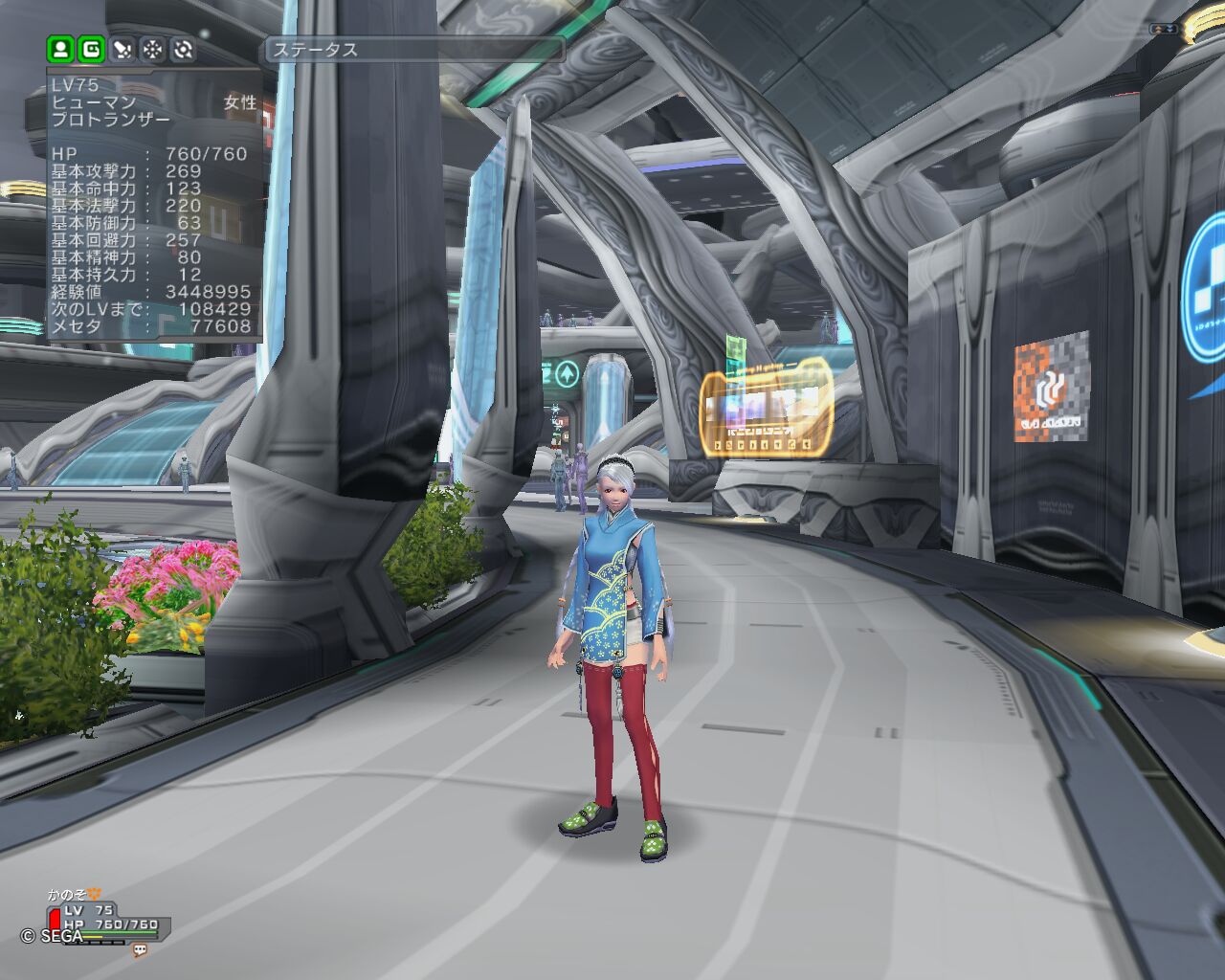Show the four-arrow cross status tab

[153, 49]
